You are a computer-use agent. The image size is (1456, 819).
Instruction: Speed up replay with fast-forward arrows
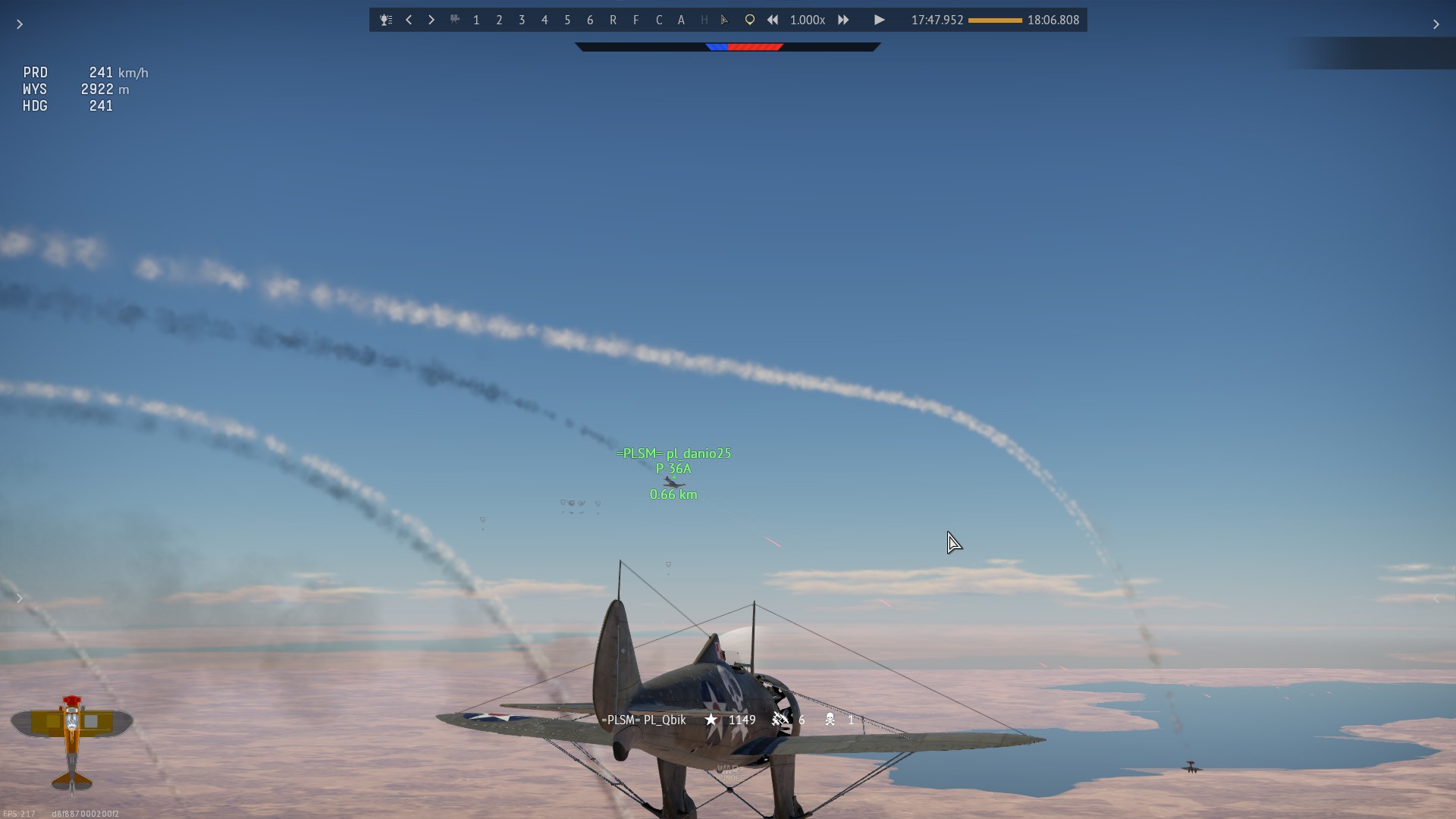(843, 20)
